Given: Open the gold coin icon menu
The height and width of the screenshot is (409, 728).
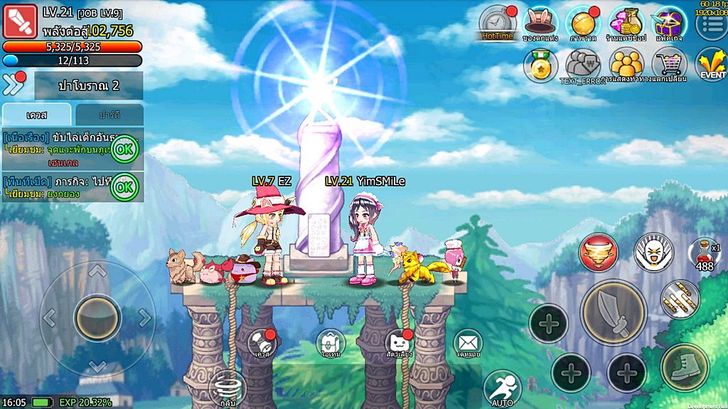Looking at the screenshot, I should [583, 20].
